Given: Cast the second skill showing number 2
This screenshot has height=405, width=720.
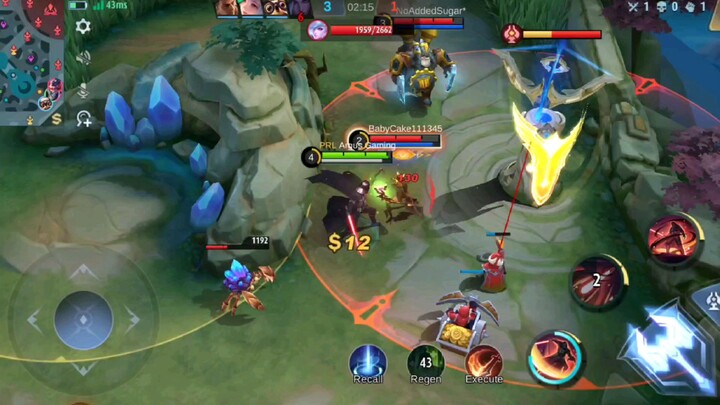Looking at the screenshot, I should click(598, 282).
